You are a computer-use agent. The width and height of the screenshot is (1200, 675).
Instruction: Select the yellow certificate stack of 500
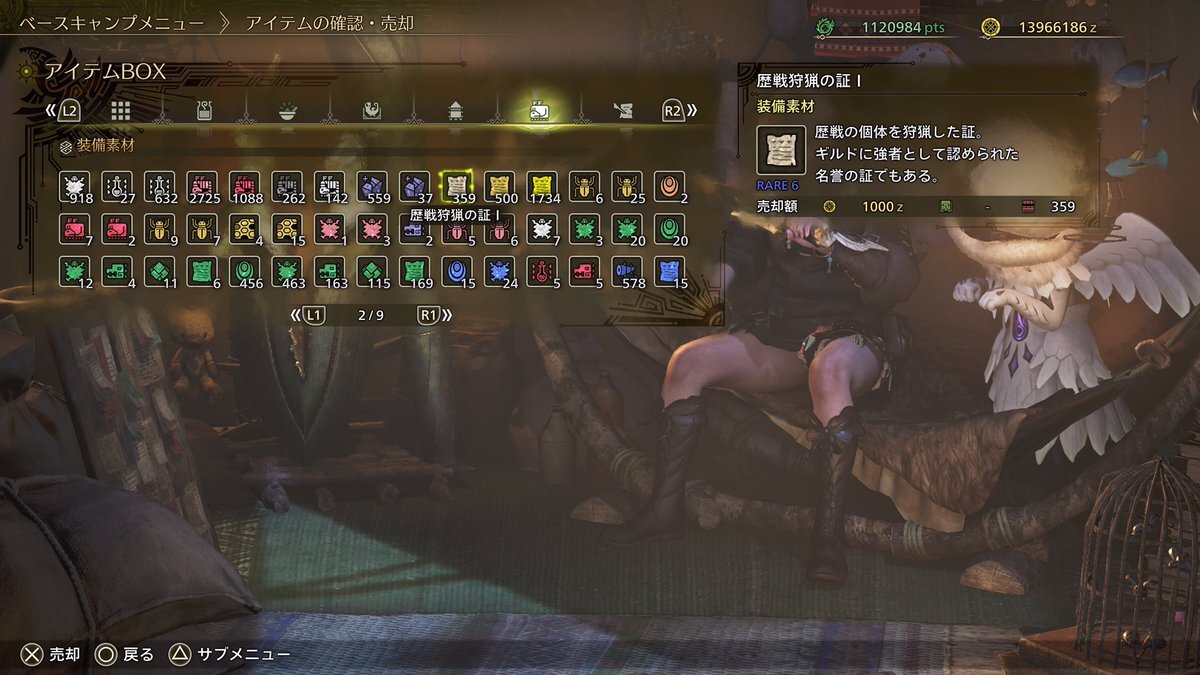pyautogui.click(x=499, y=186)
